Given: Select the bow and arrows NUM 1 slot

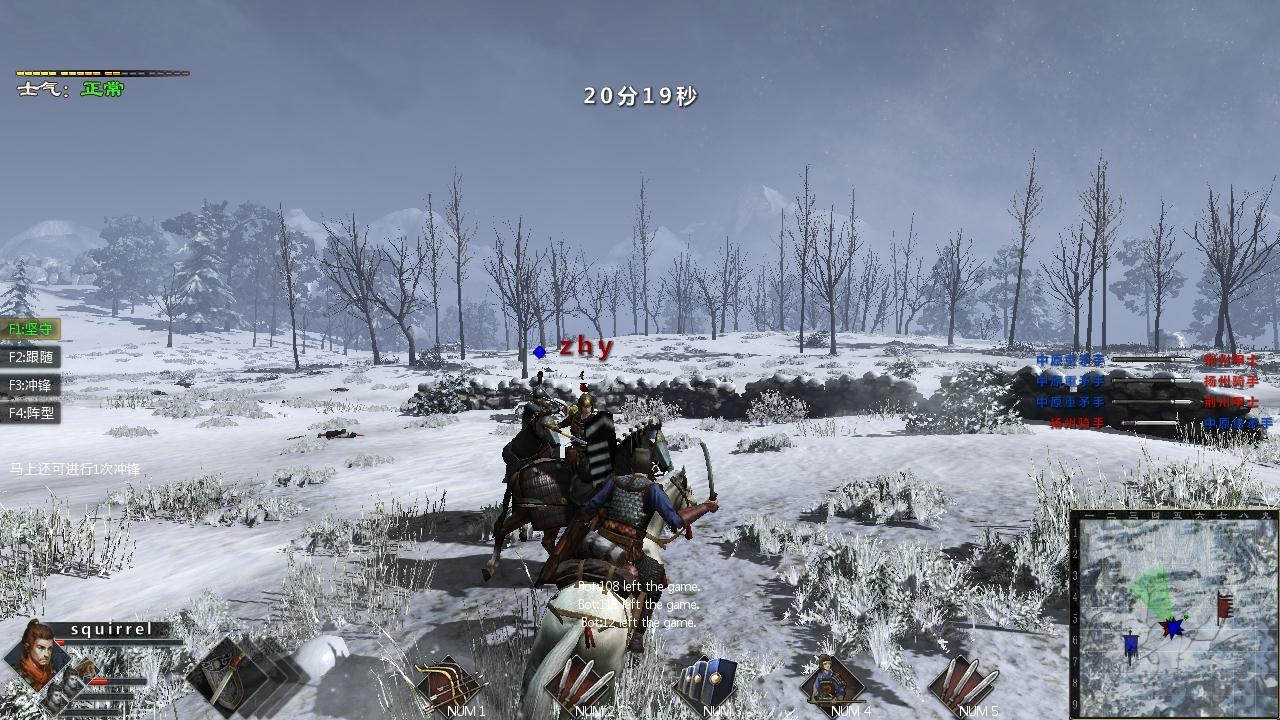Looking at the screenshot, I should (x=450, y=684).
